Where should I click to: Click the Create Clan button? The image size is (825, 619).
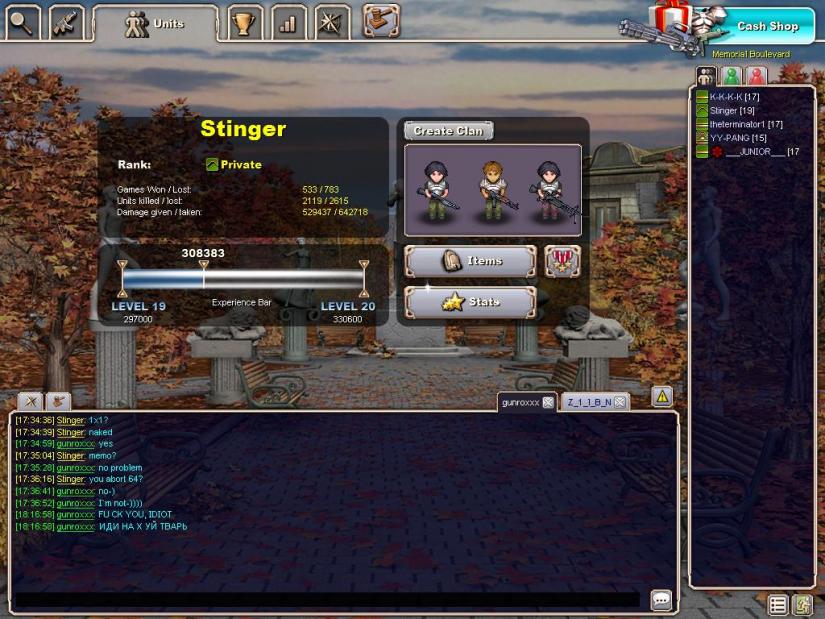(x=448, y=131)
